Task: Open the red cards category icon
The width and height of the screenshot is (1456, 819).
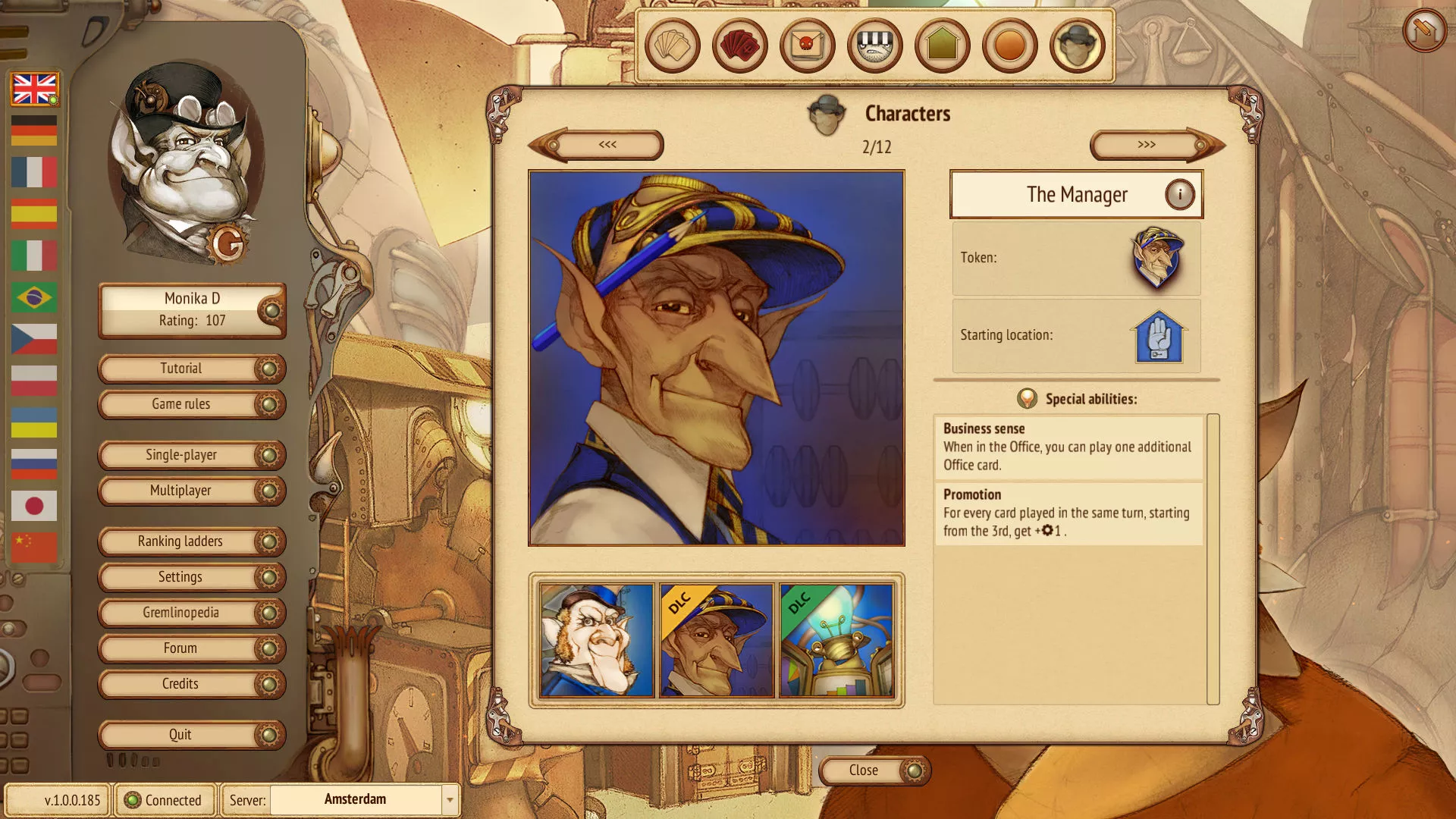Action: click(739, 45)
